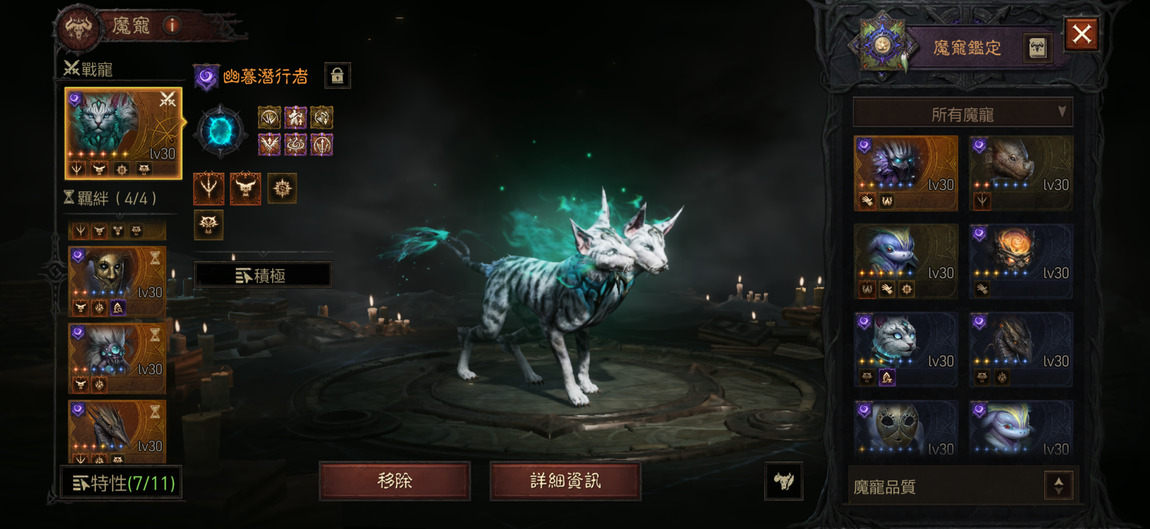Open the 特性(7/11) traits list
This screenshot has width=1150, height=529.
click(x=122, y=484)
